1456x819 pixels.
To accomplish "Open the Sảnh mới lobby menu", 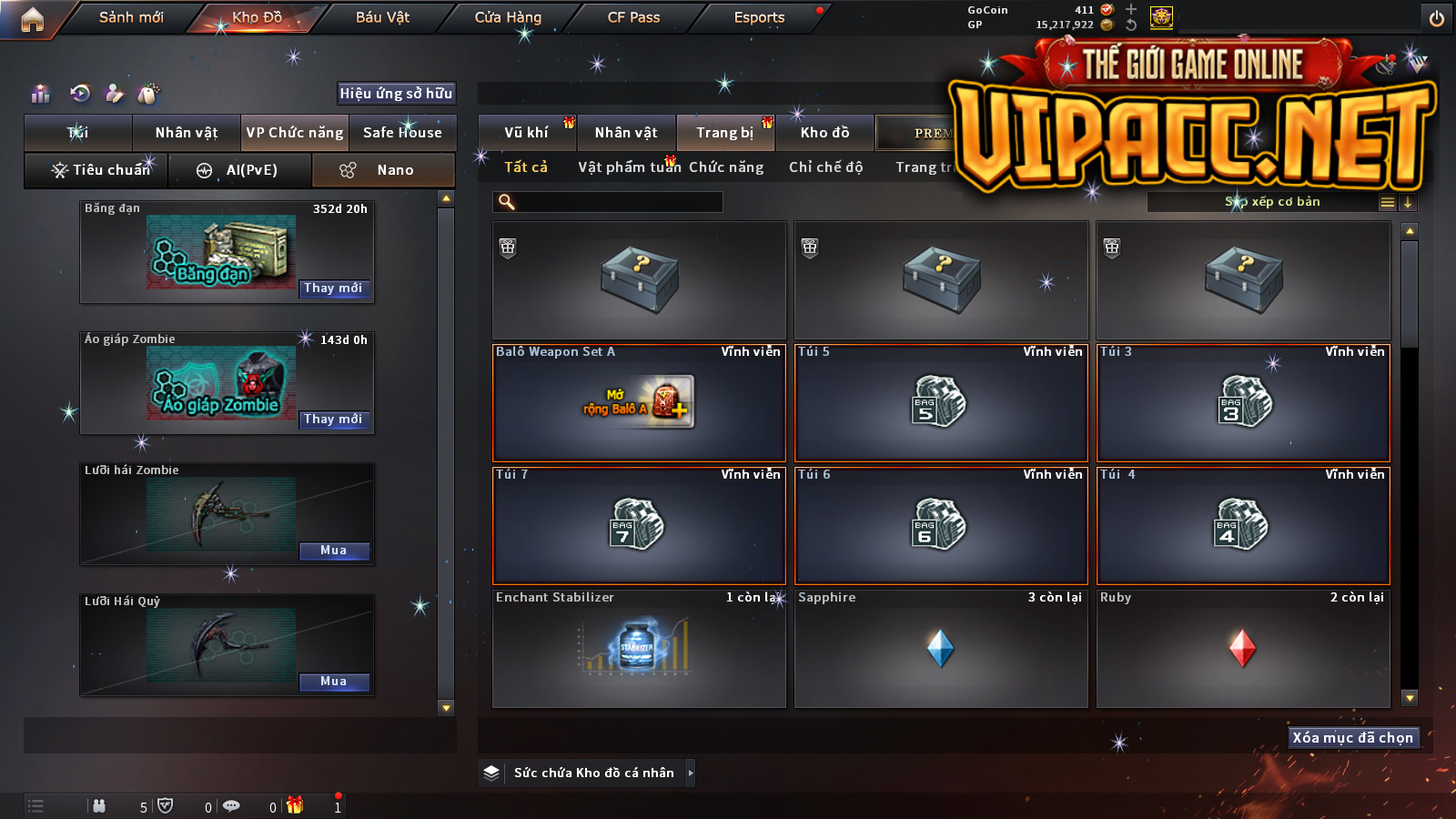I will coord(131,17).
